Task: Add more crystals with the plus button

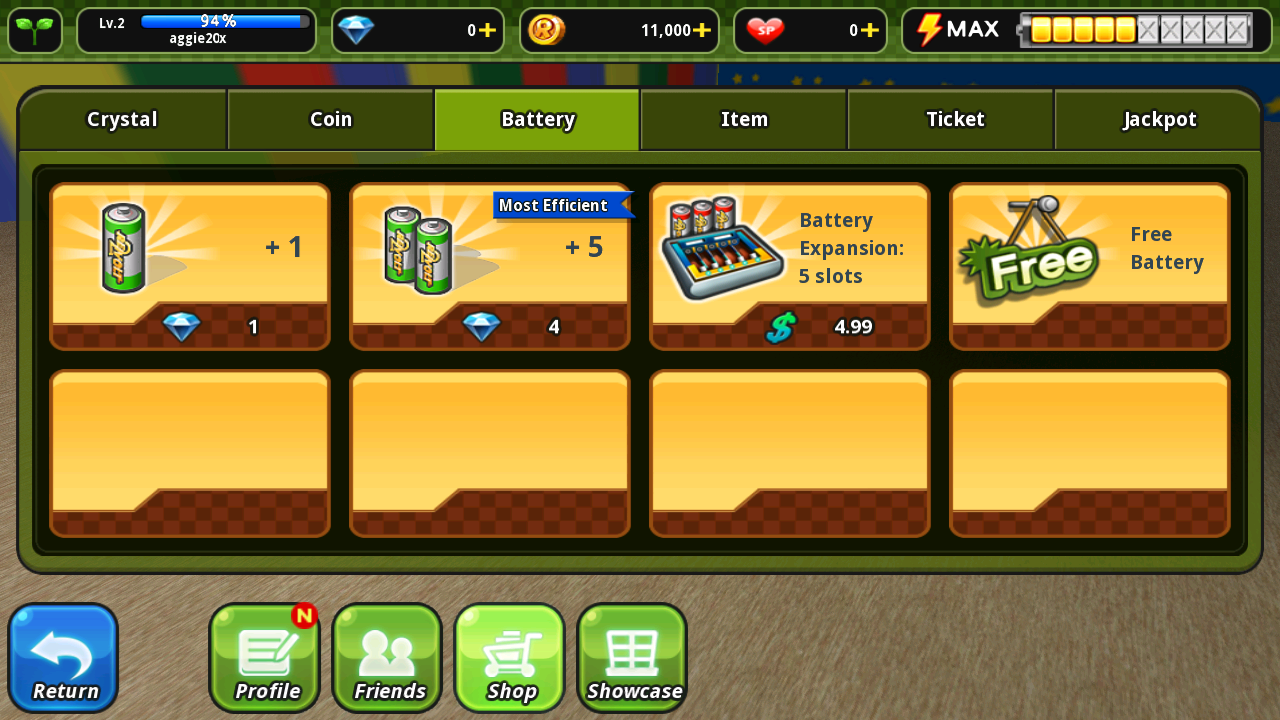Action: click(487, 30)
